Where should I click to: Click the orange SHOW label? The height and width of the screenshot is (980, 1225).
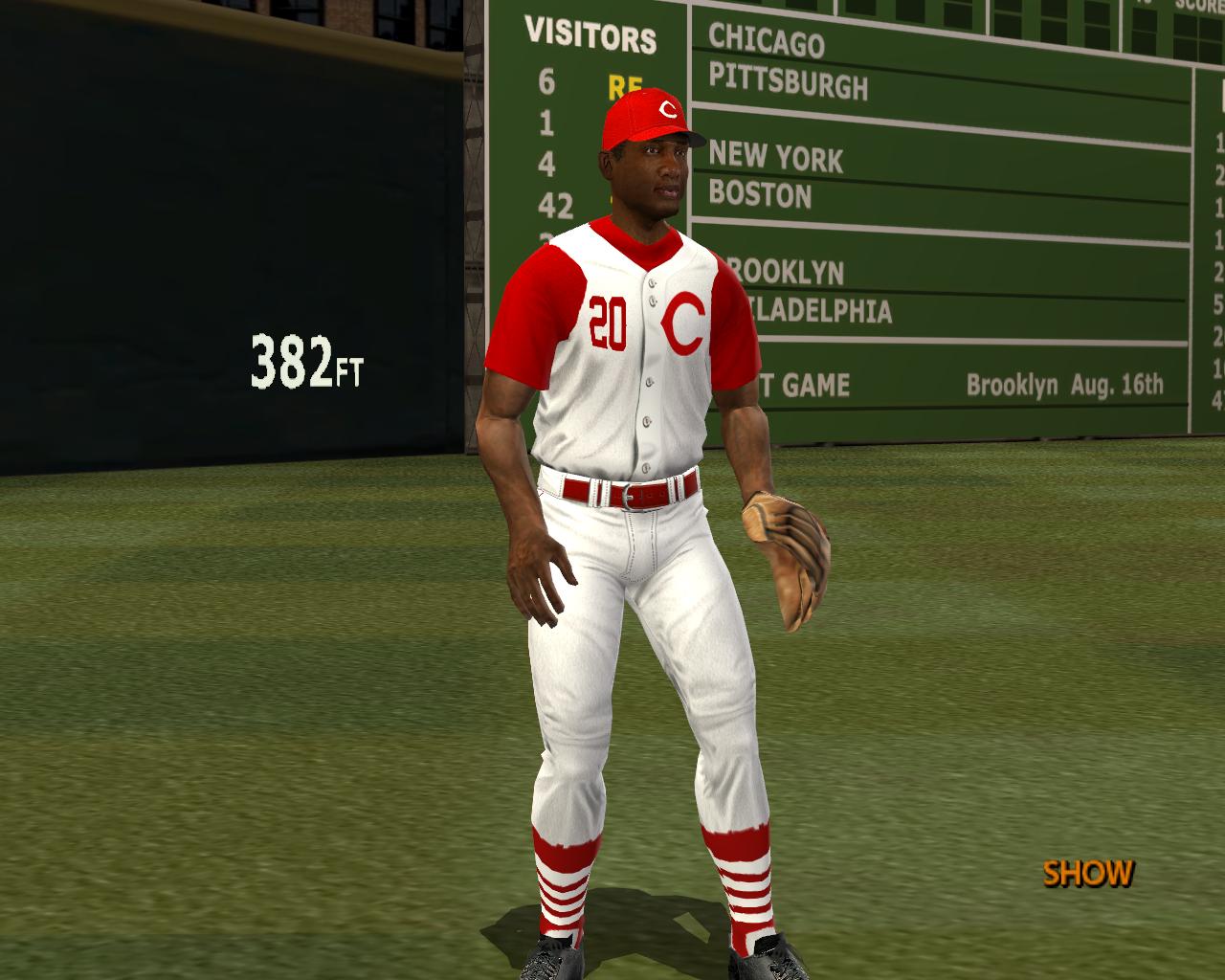(1088, 873)
